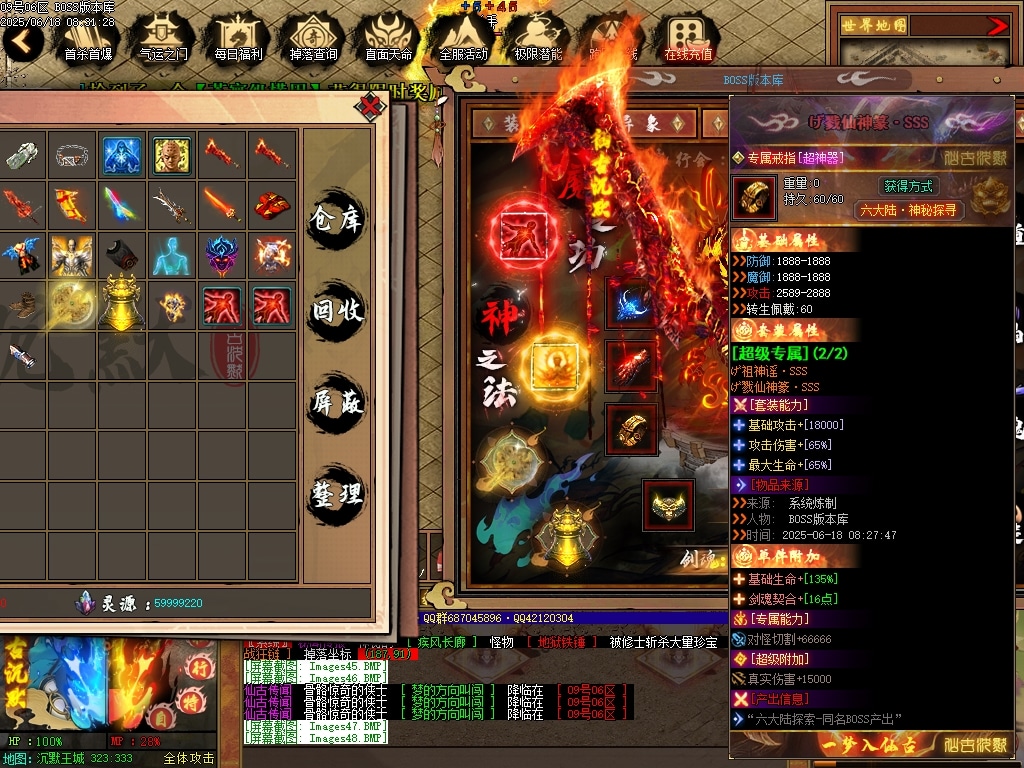The image size is (1024, 768).
Task: Sort the bag with the 整理 button
Action: click(337, 494)
